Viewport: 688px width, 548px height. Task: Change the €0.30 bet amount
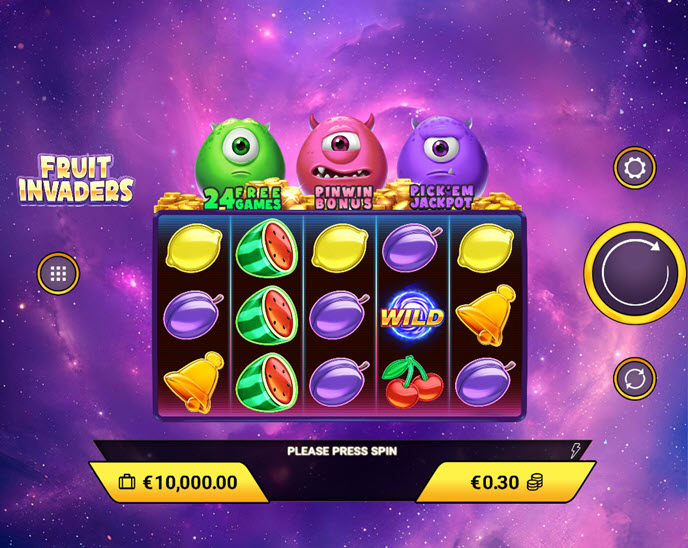[507, 482]
